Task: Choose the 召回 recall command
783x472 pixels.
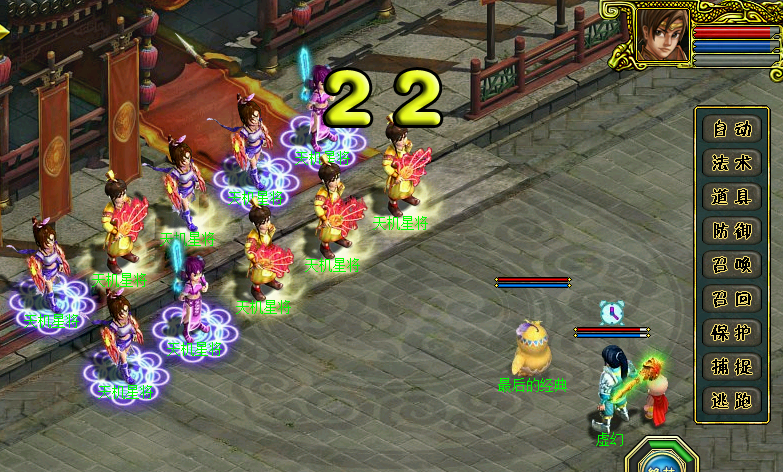Action: [731, 299]
